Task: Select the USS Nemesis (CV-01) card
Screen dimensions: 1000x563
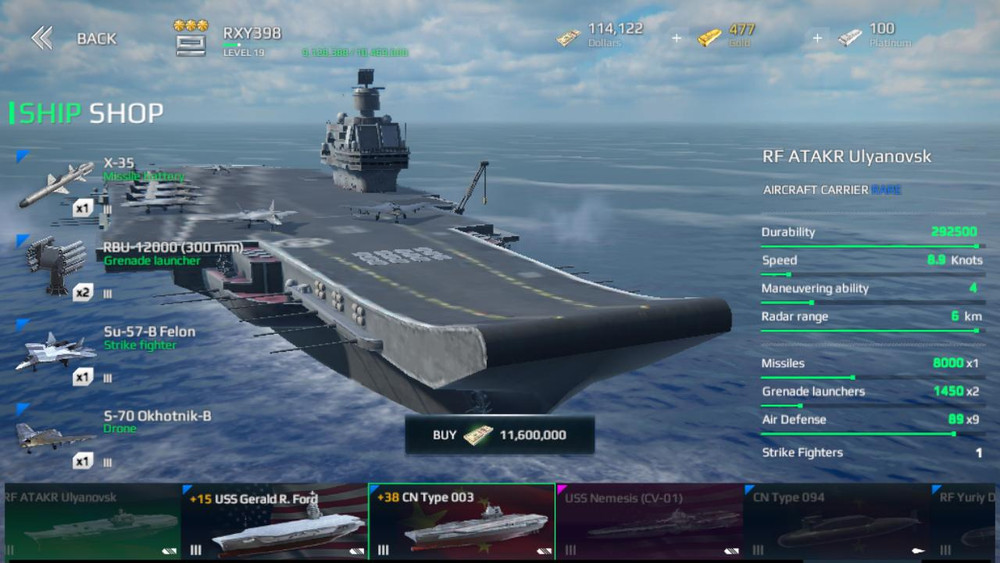Action: [649, 522]
